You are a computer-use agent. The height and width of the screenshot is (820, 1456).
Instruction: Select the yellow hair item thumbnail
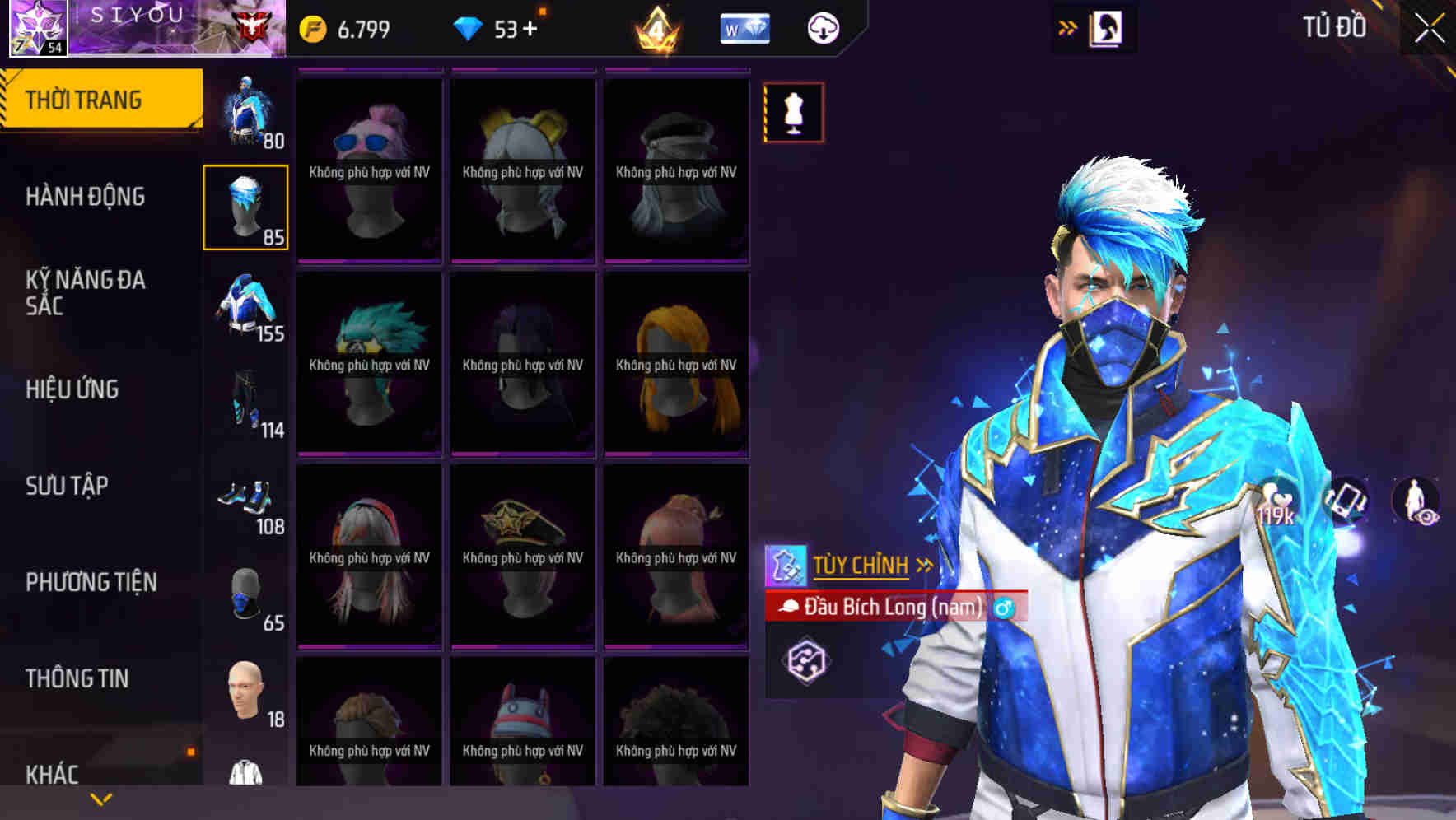(675, 366)
